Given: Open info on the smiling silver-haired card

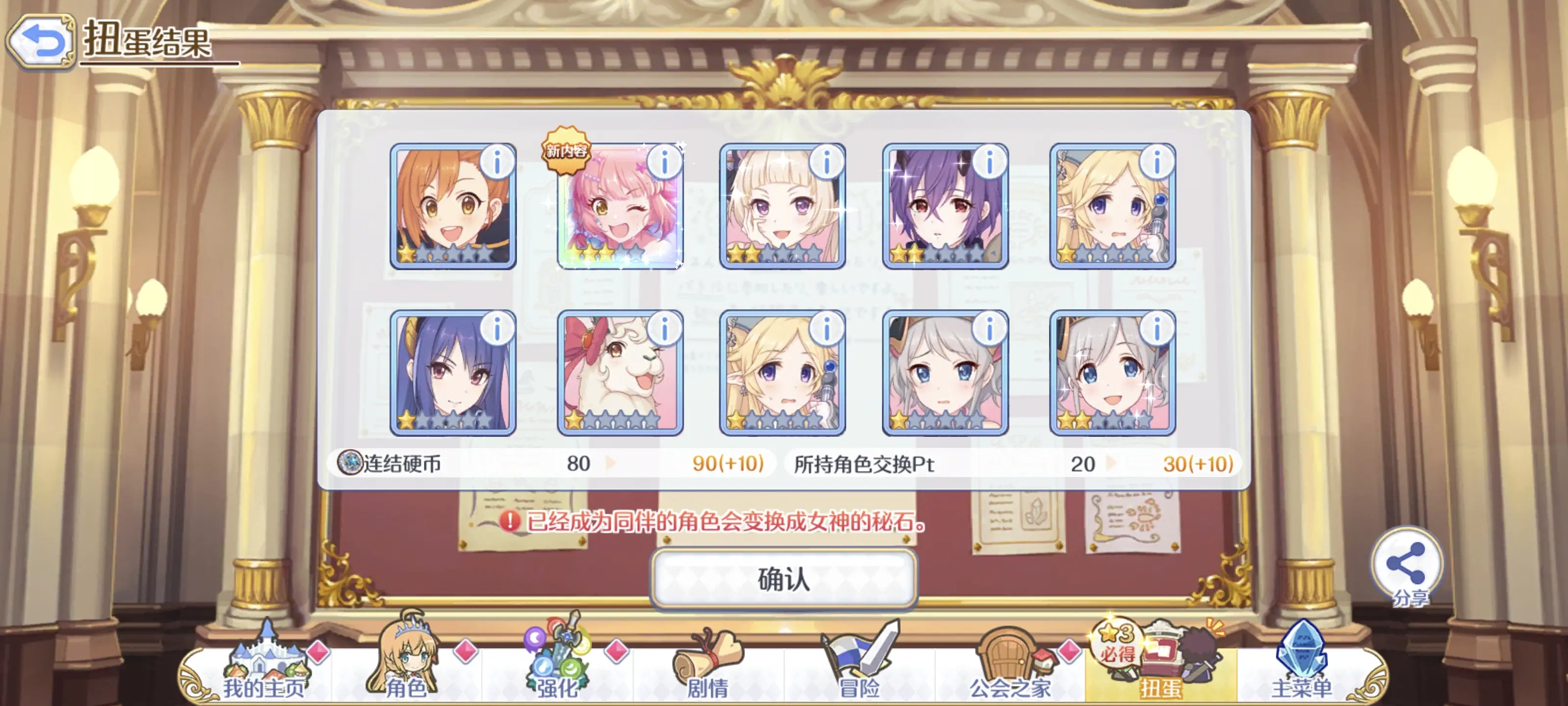Looking at the screenshot, I should (x=1156, y=329).
